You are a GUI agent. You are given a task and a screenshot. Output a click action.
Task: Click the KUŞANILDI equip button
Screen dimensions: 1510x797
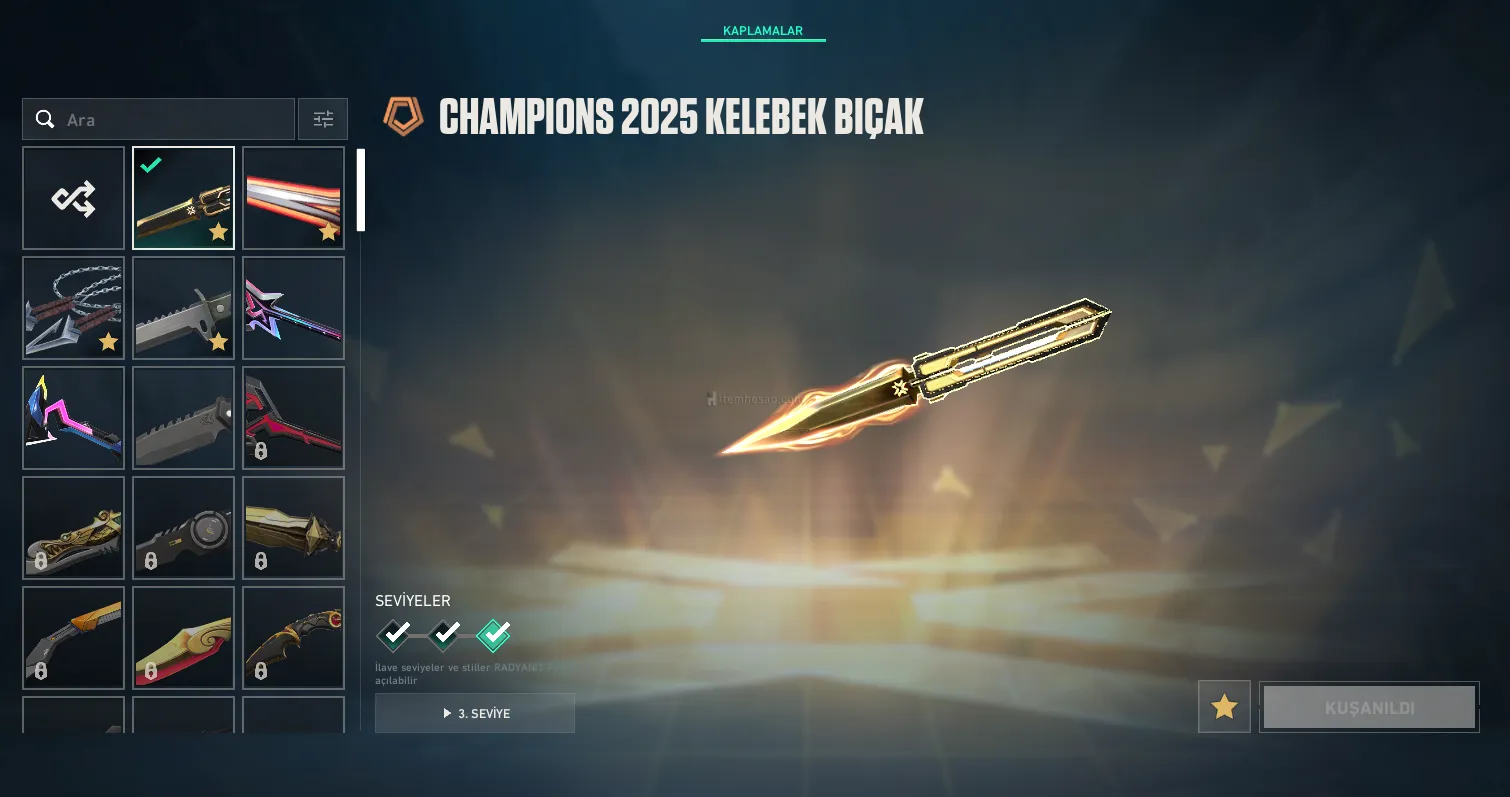point(1369,707)
